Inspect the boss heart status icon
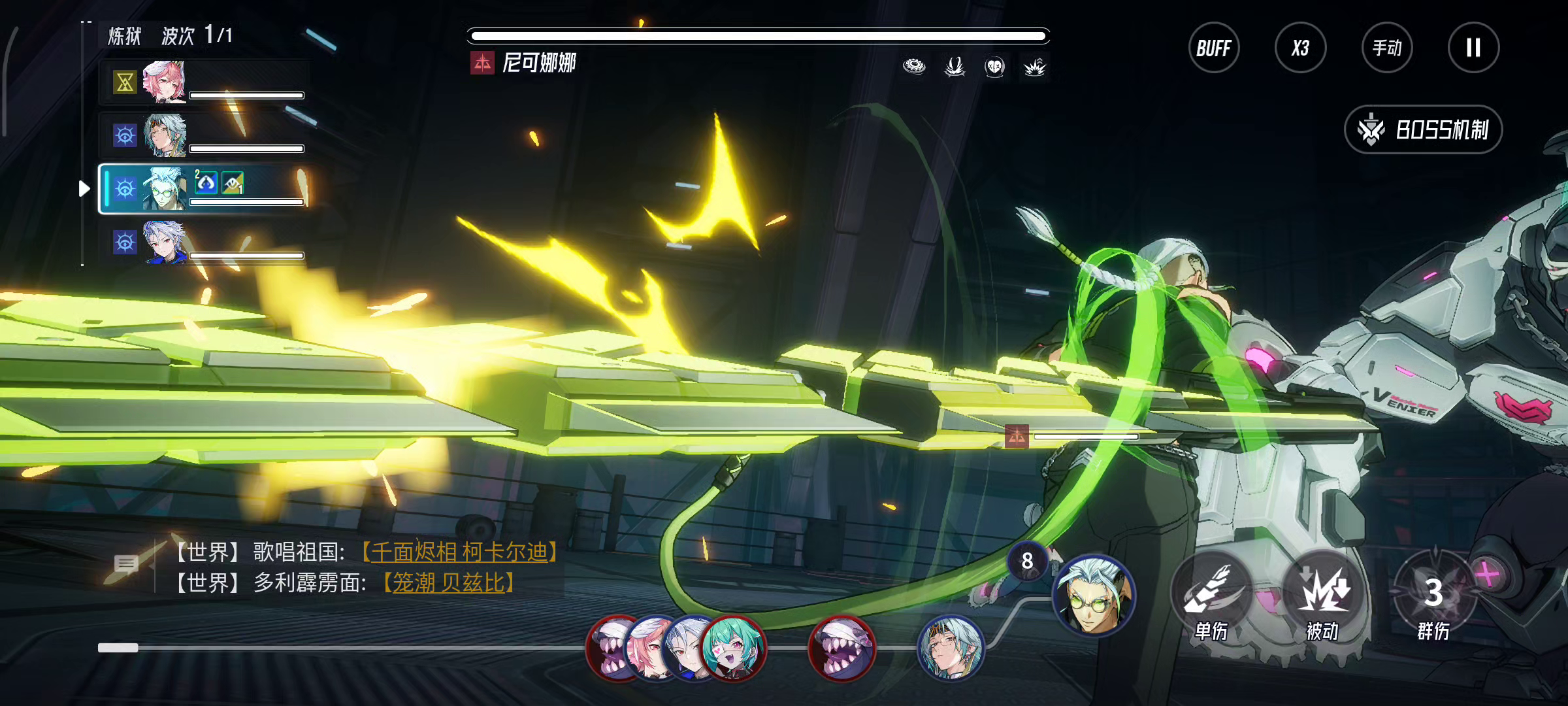 (994, 67)
